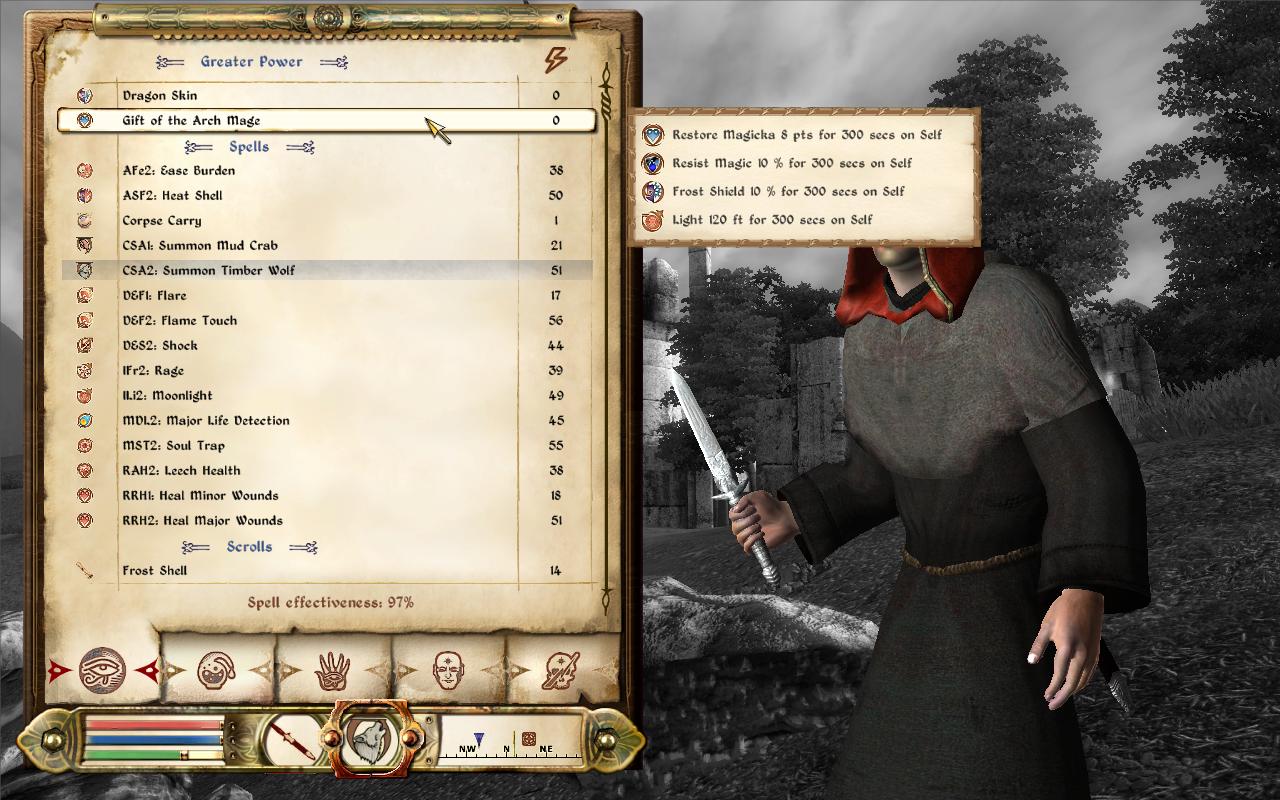Select the face sigil tab icon

point(447,668)
